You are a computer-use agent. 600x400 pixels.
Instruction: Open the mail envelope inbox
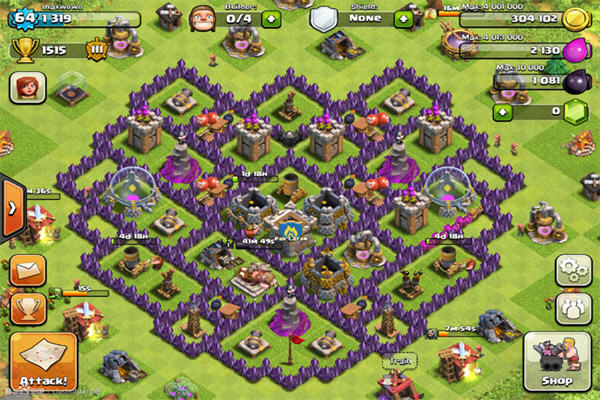click(26, 270)
